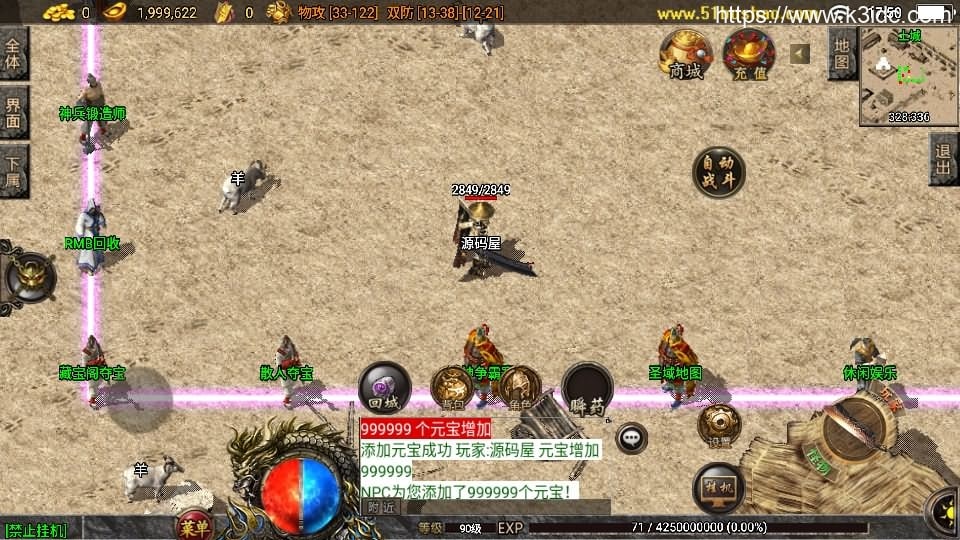
Task: Open the 商城 shop
Action: (x=685, y=53)
